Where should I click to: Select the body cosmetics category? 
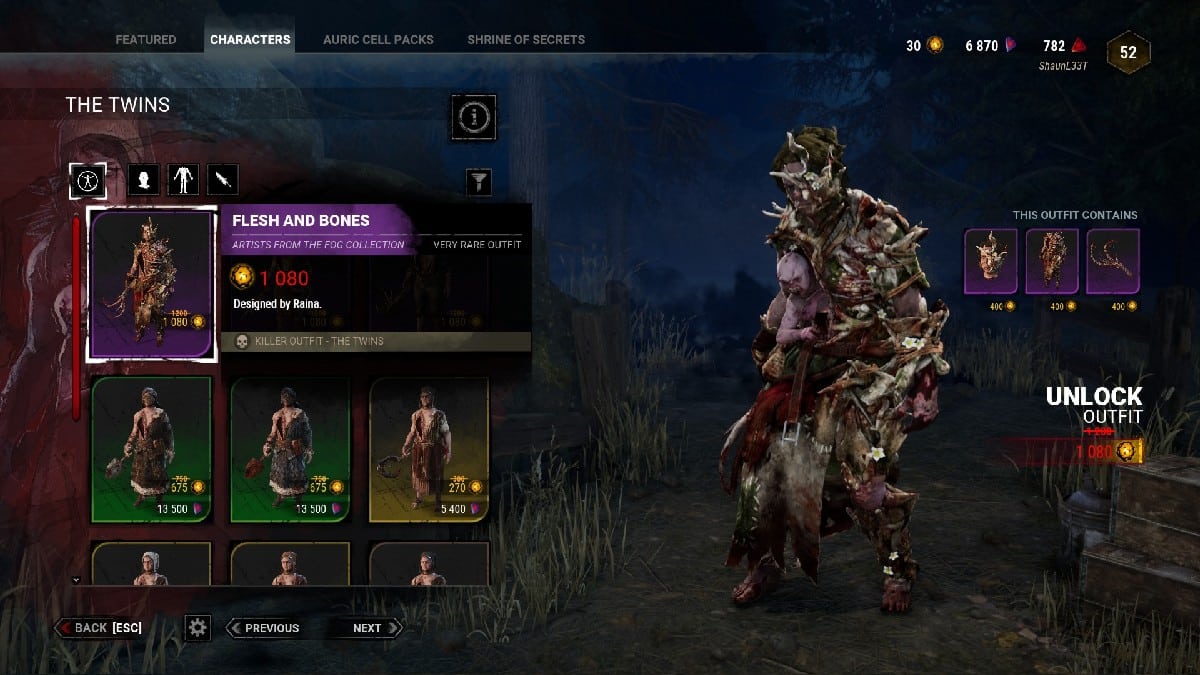pyautogui.click(x=183, y=180)
